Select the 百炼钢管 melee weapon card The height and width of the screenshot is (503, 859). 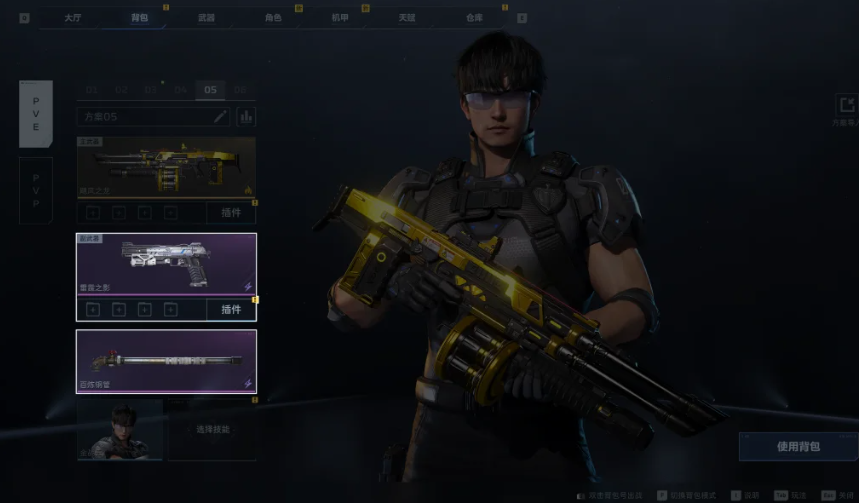coord(166,361)
